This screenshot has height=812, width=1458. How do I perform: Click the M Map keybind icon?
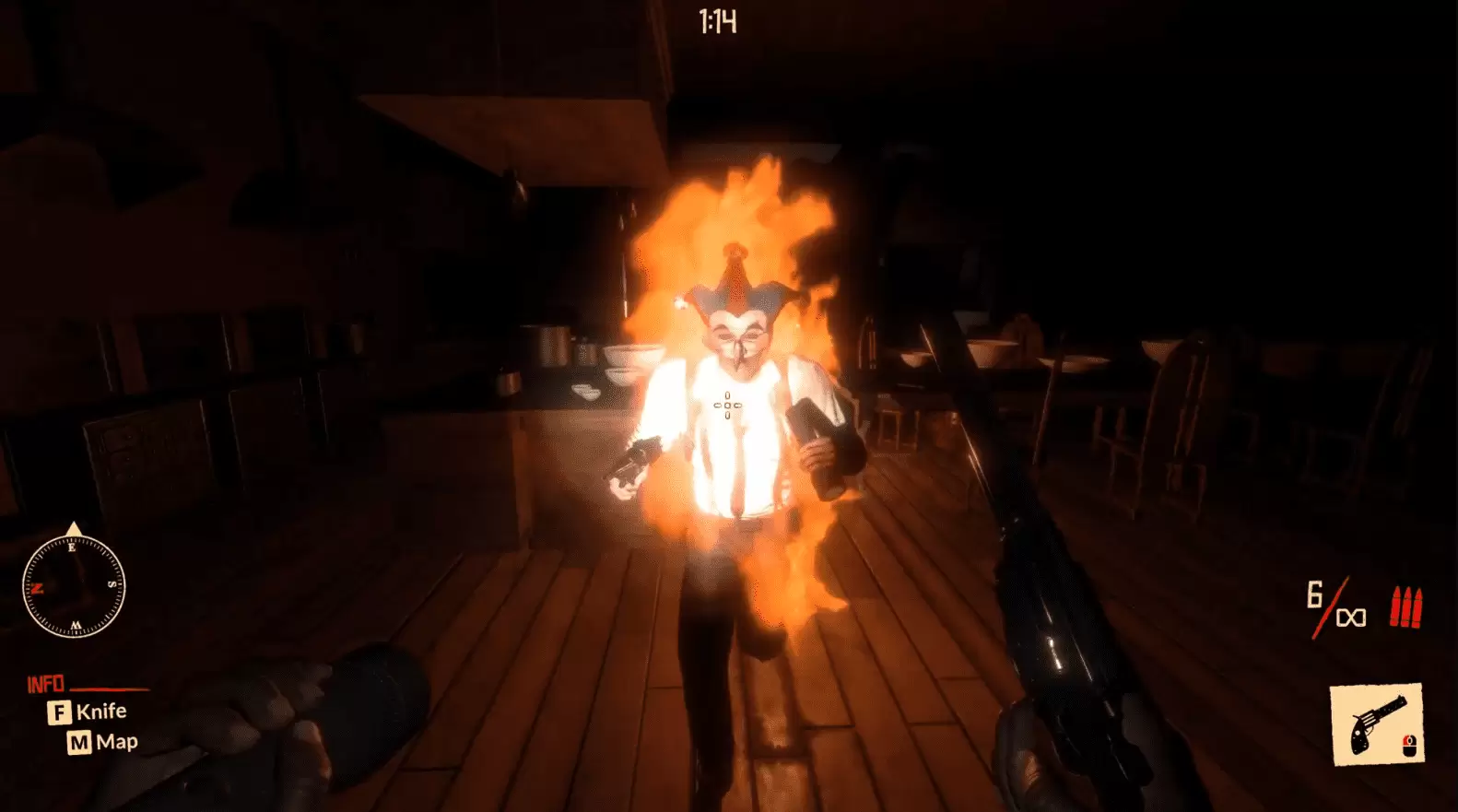(79, 741)
